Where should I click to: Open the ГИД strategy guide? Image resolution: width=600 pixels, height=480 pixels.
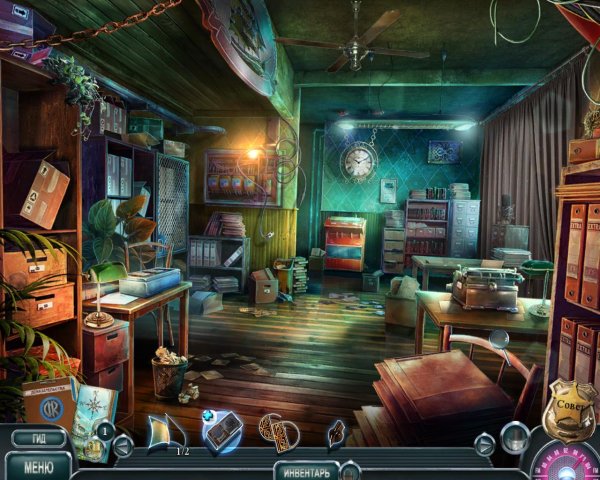(38, 438)
